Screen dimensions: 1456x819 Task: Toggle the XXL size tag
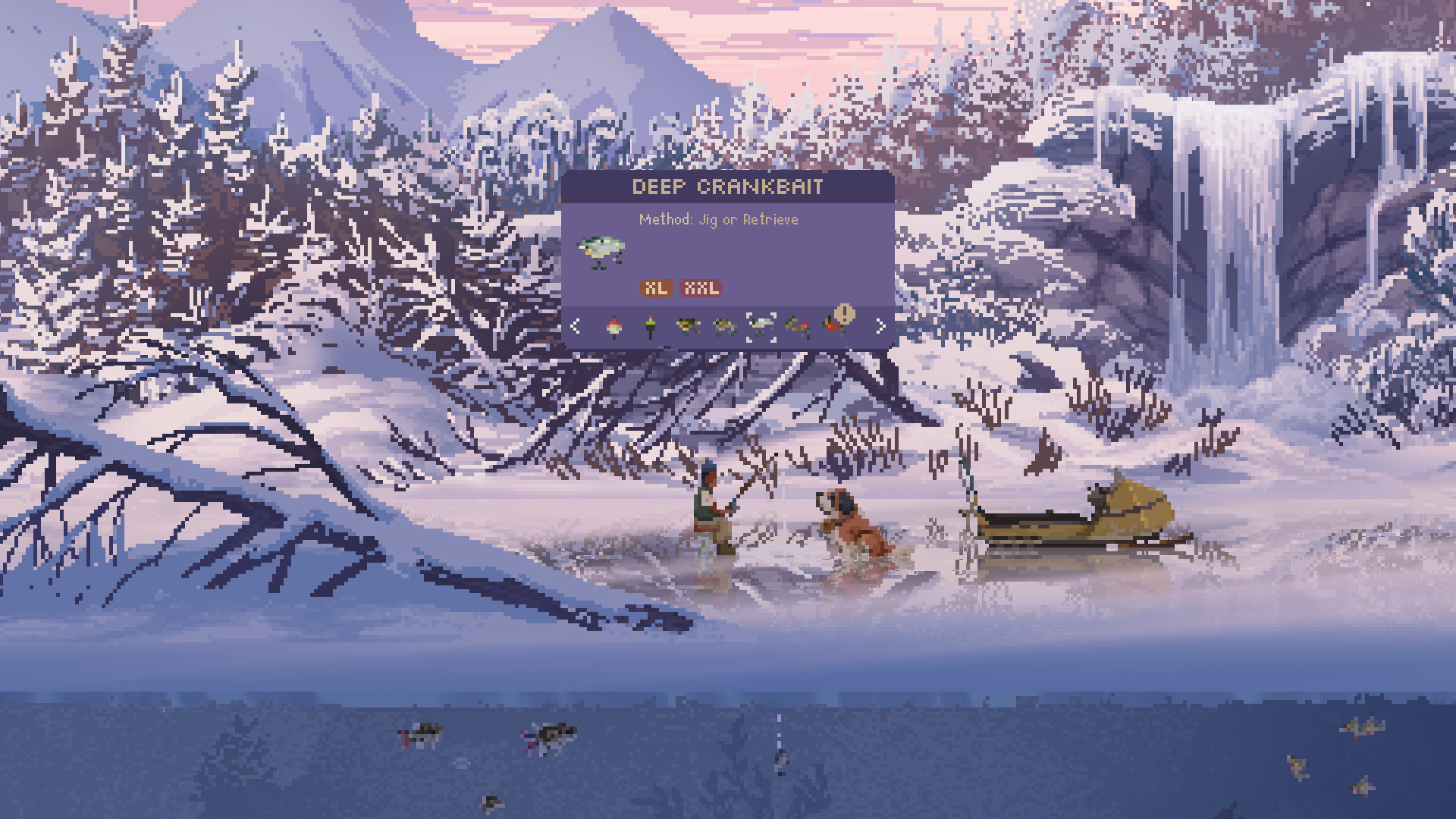(x=701, y=288)
